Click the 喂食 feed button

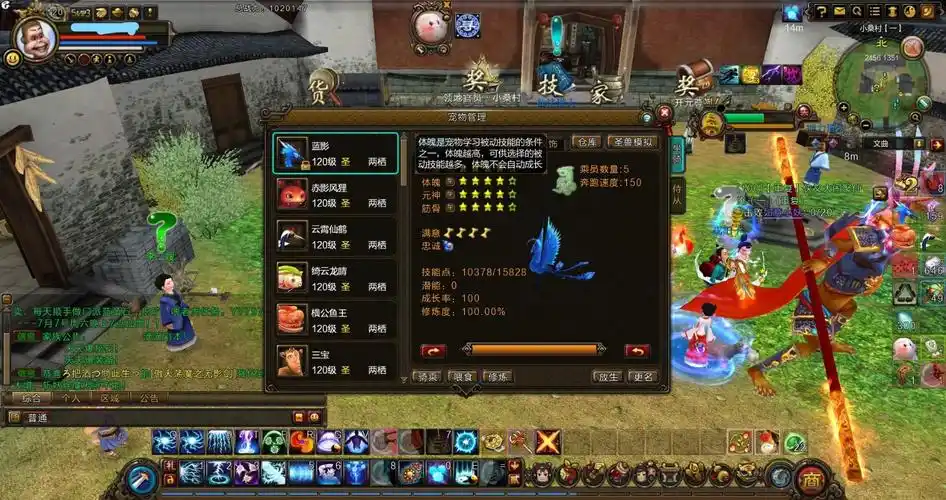(x=462, y=377)
